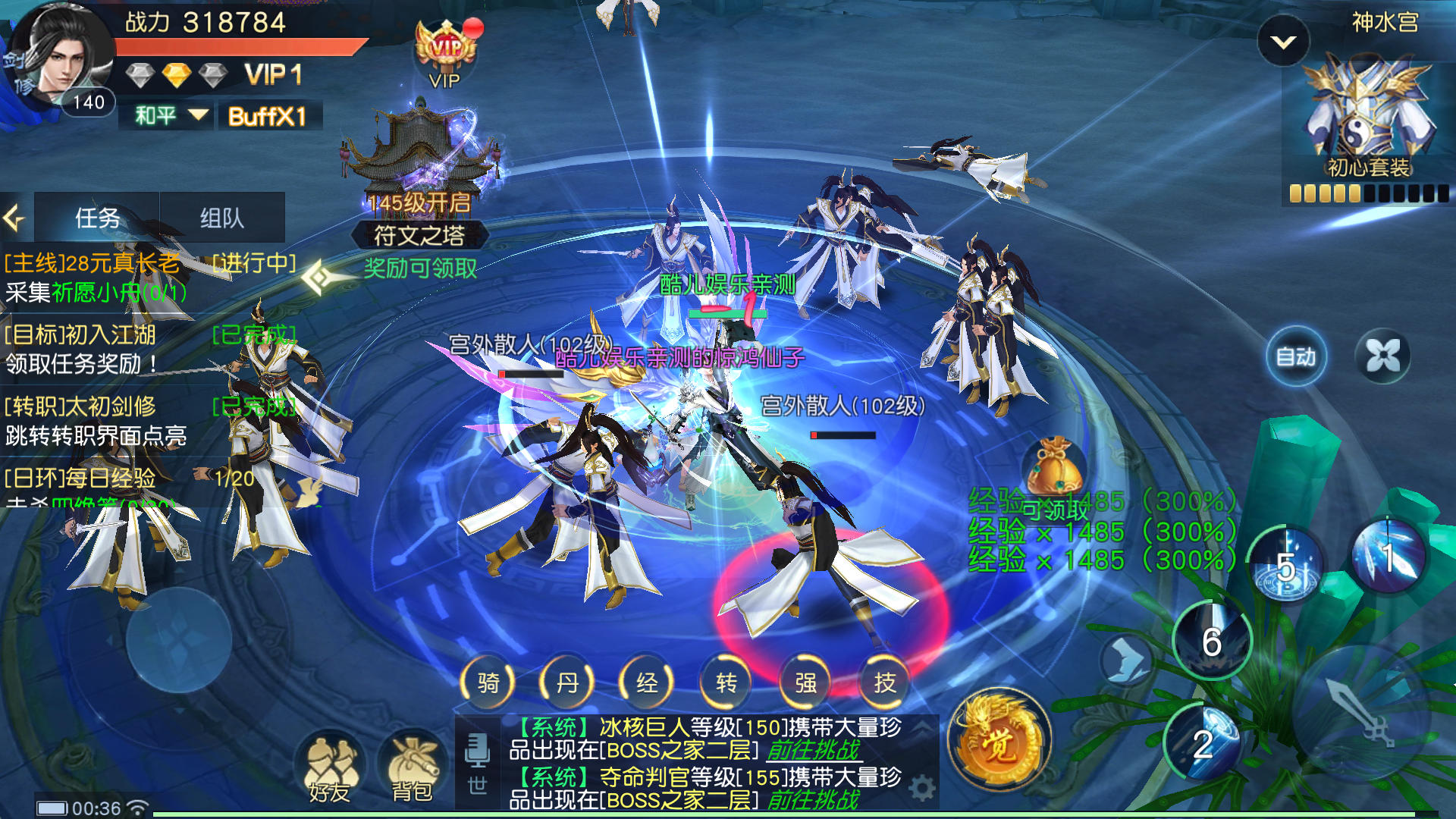
Task: Switch to the 任务 quest tab
Action: tap(97, 218)
